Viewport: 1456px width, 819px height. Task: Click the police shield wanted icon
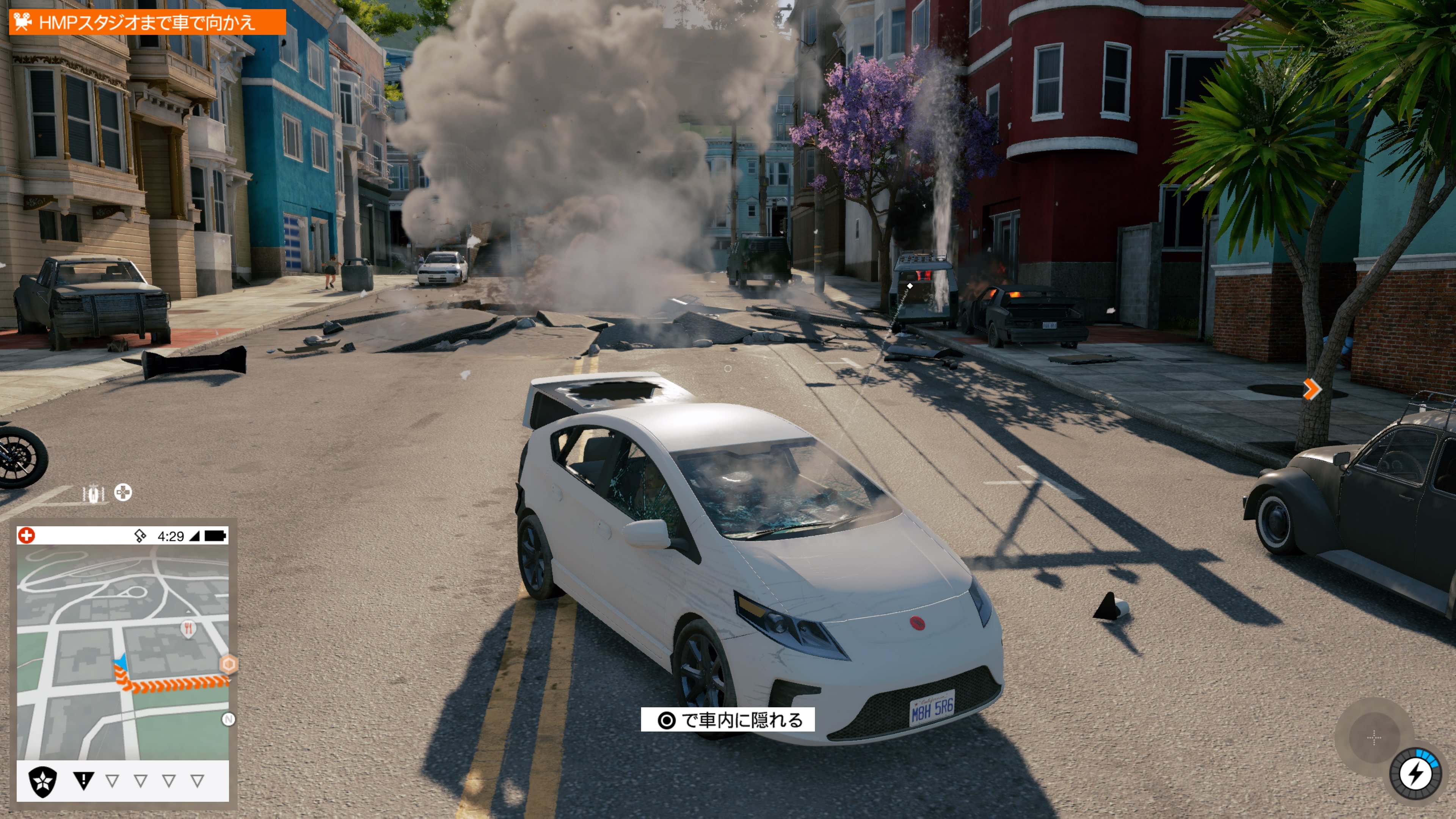(43, 781)
